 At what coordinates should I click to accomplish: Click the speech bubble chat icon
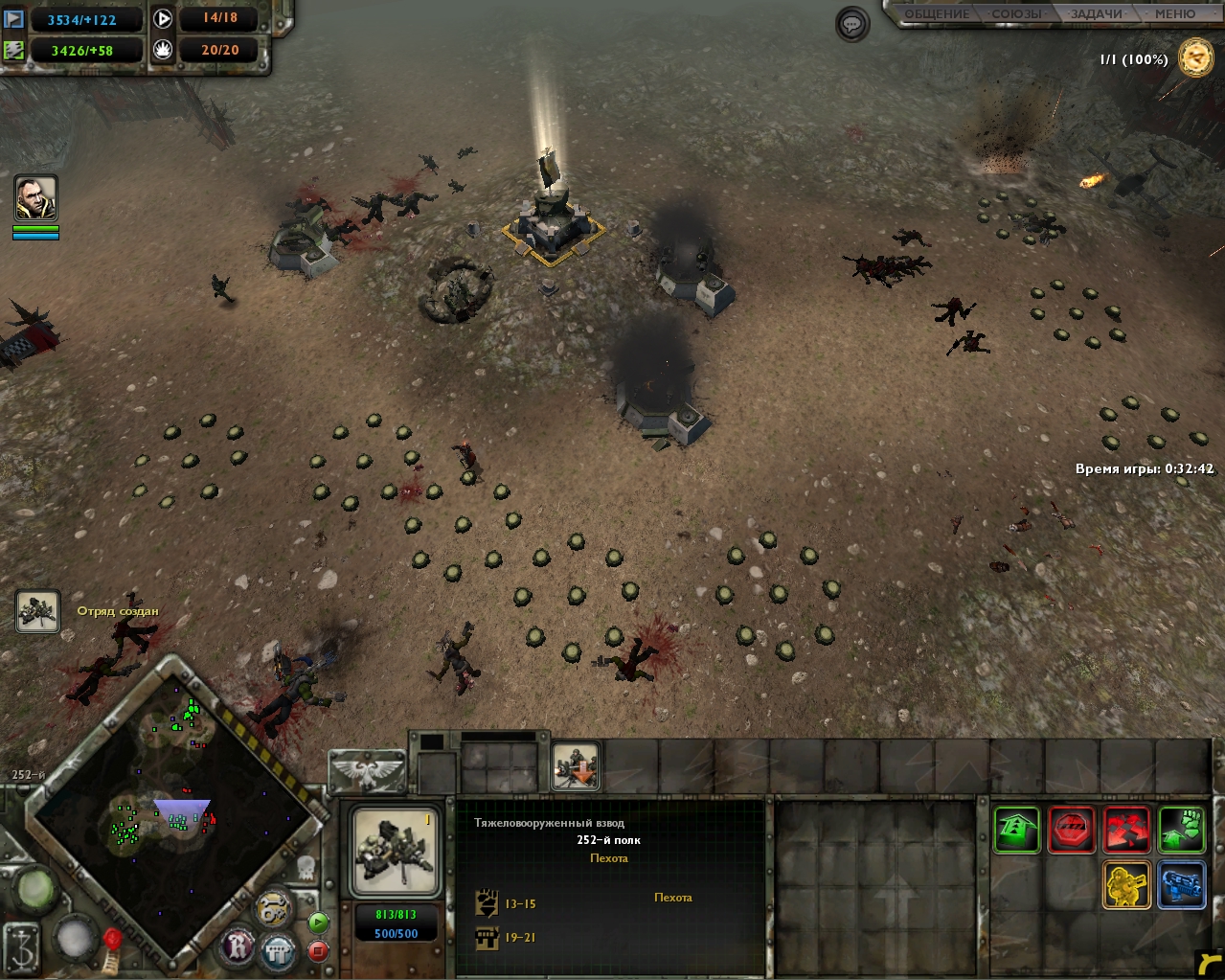[x=852, y=24]
